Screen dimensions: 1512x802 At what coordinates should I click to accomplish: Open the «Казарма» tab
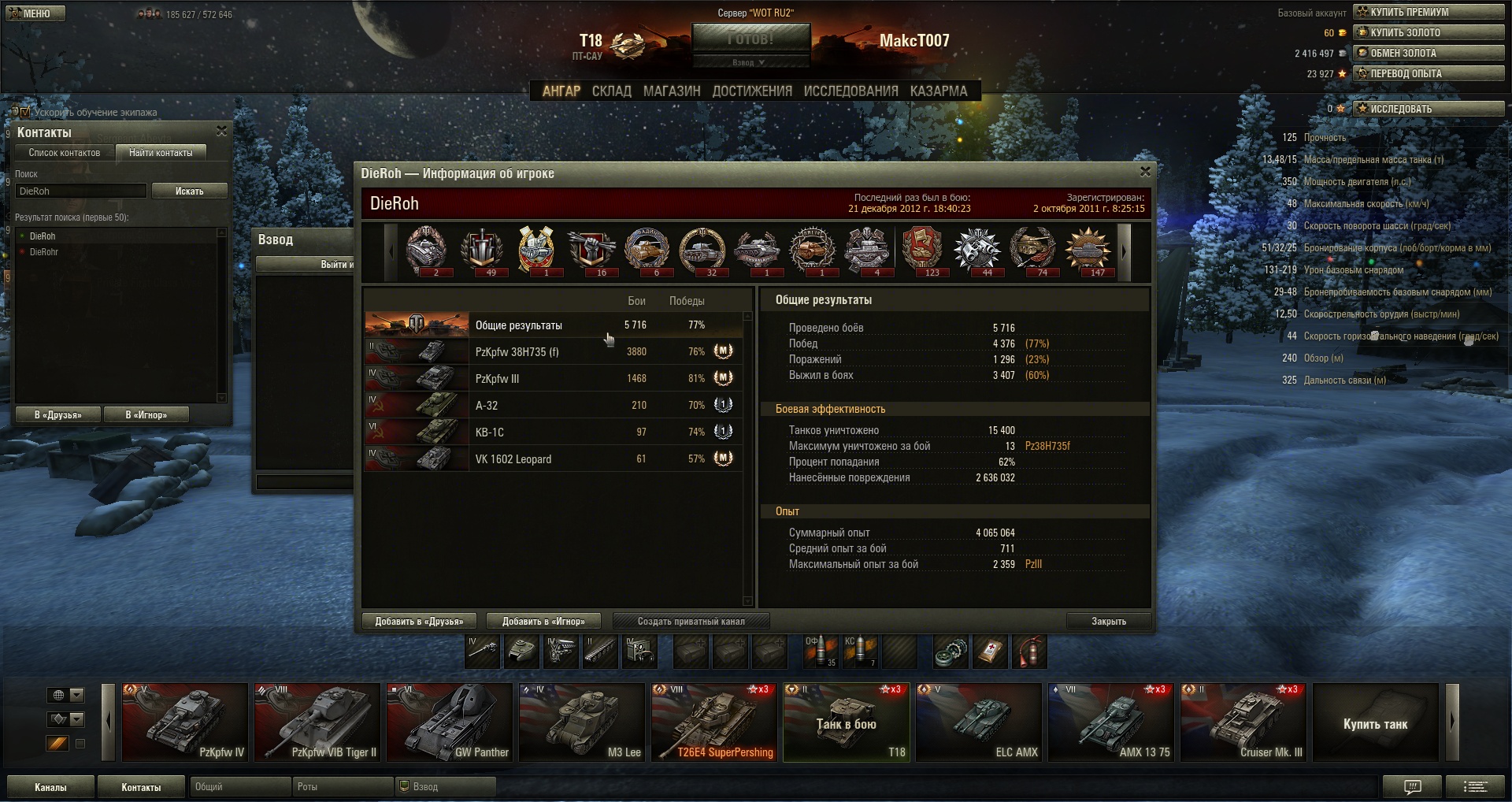point(939,91)
